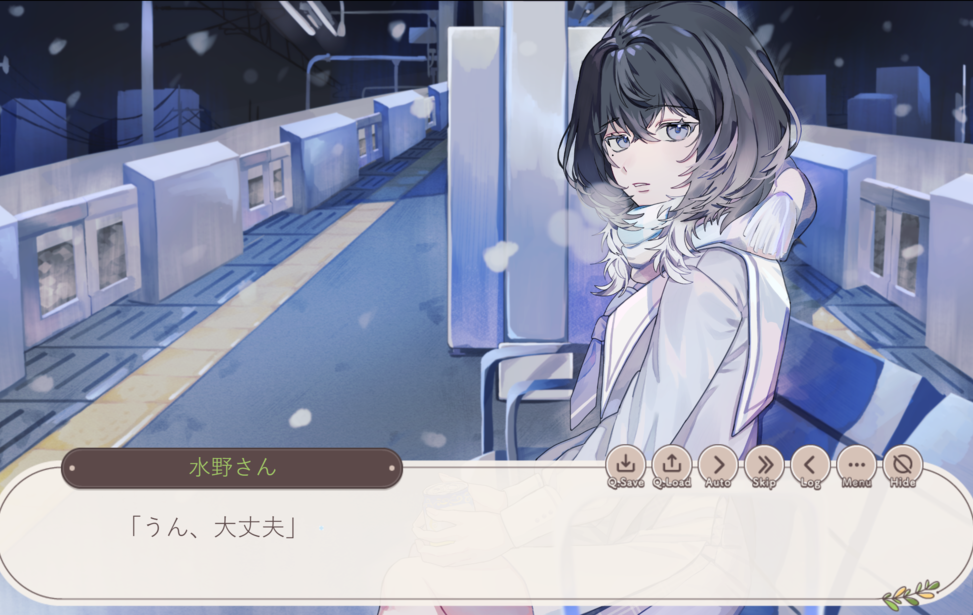Click the Q.Save quick save button
The height and width of the screenshot is (615, 973).
[625, 465]
